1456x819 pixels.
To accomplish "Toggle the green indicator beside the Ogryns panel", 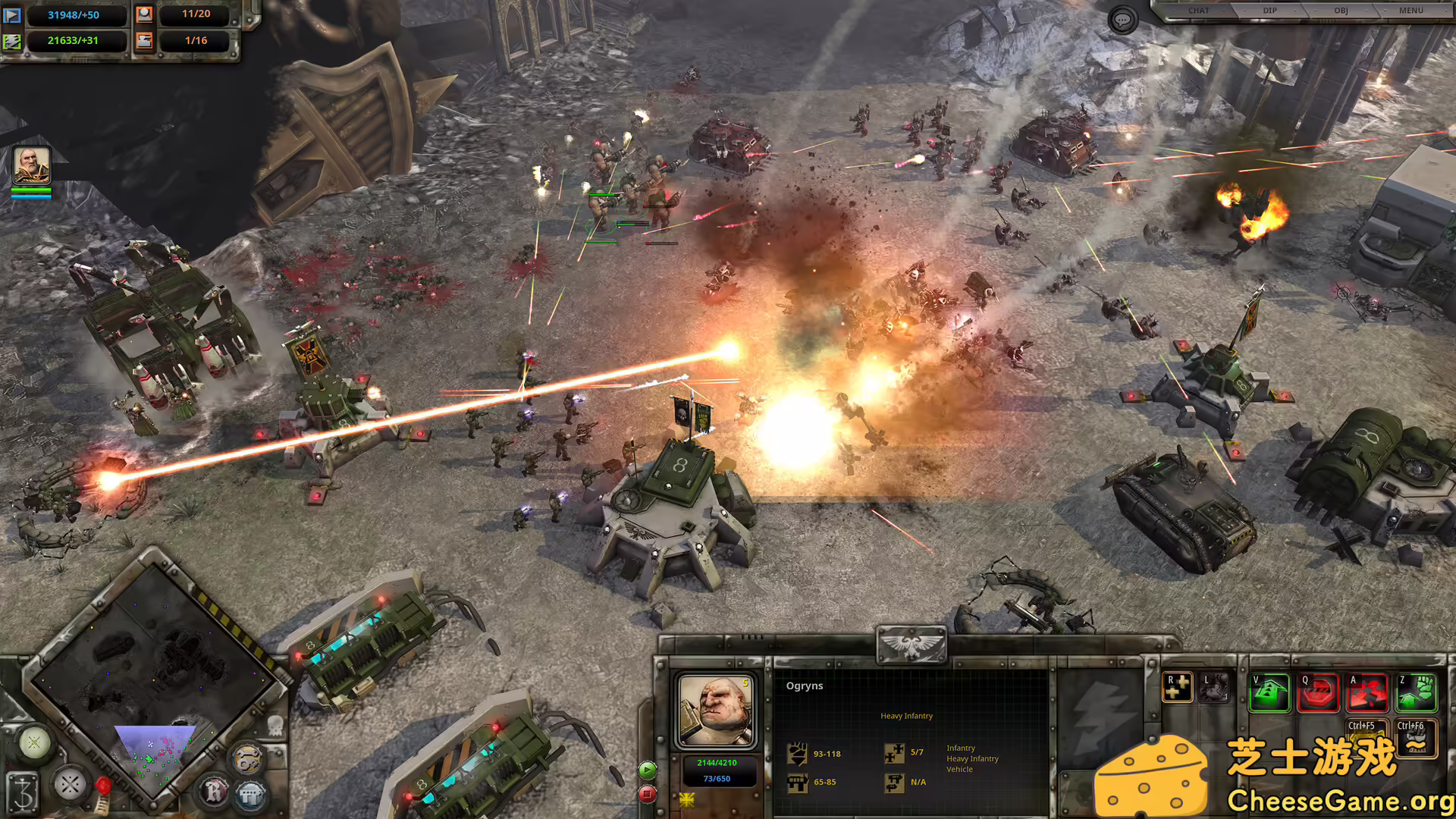I will coord(647,770).
